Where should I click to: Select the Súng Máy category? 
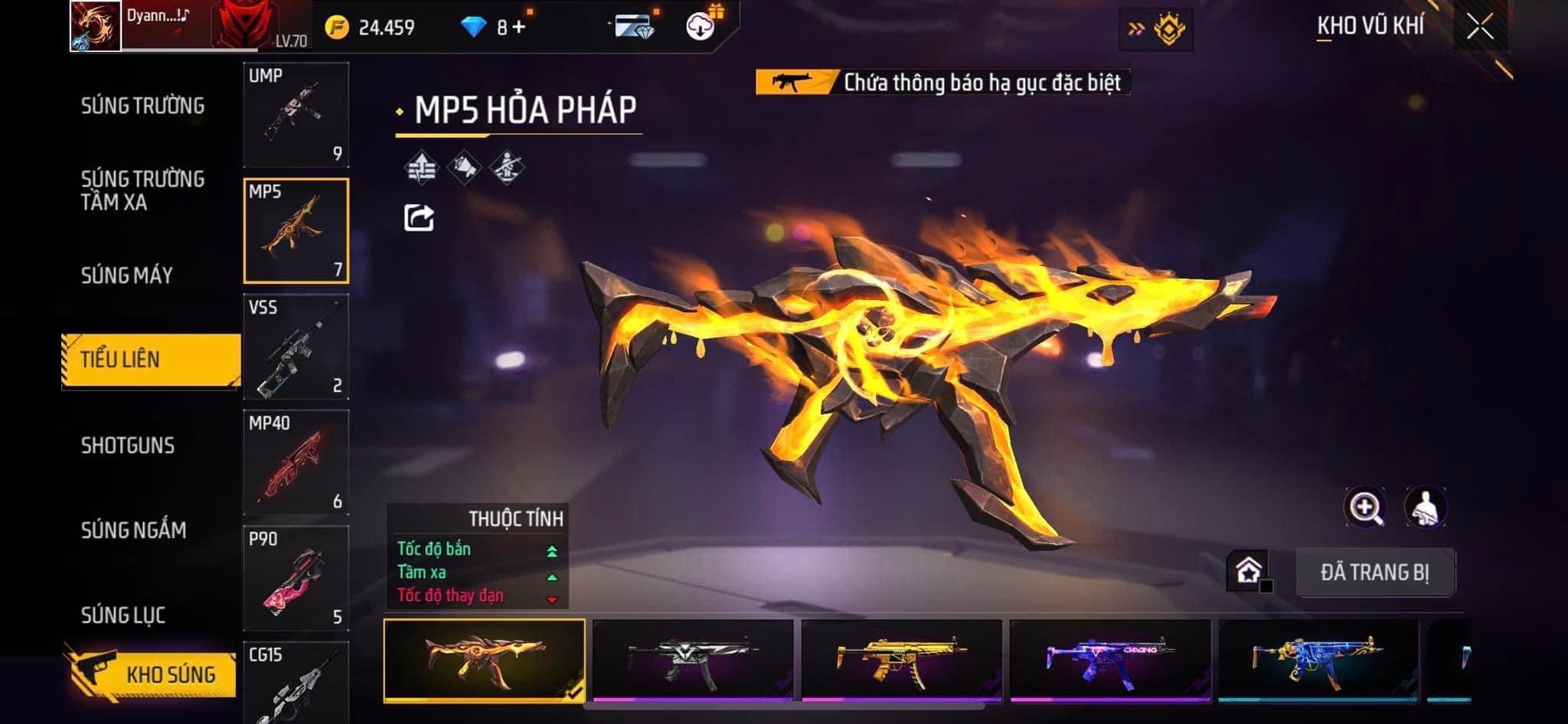[x=127, y=276]
